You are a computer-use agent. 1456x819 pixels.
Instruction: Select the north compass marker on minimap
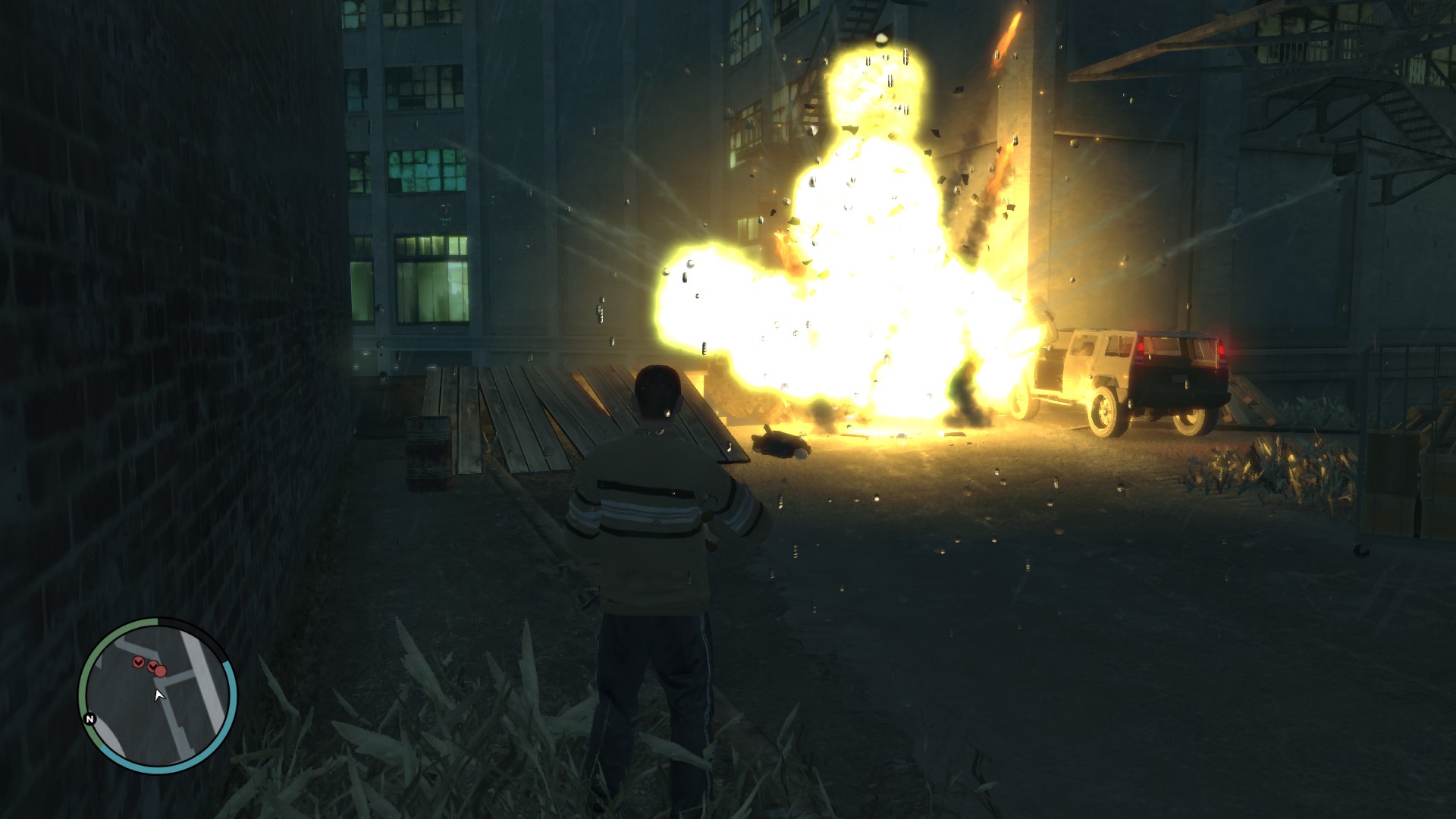[90, 719]
